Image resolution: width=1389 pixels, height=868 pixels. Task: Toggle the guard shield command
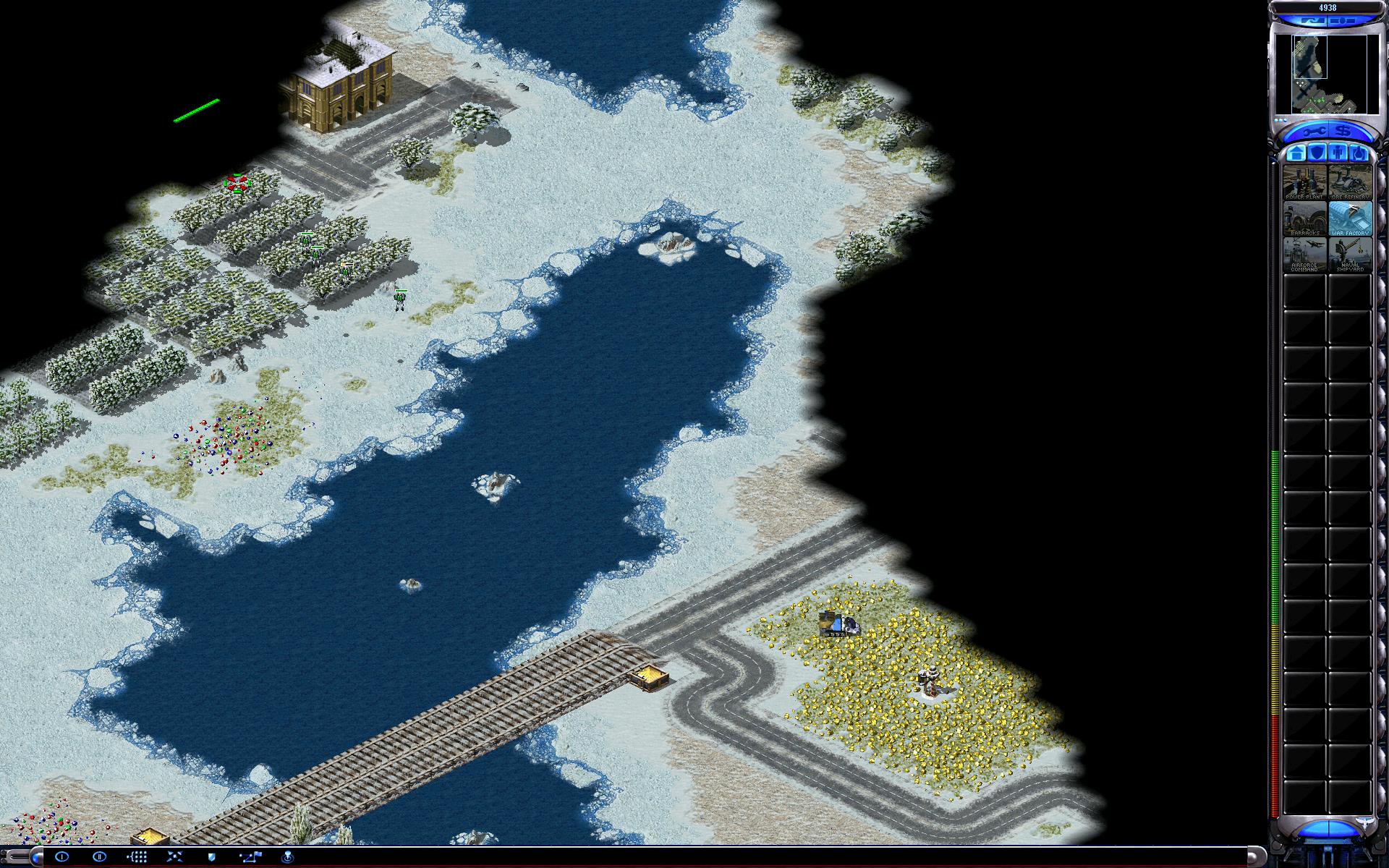212,857
